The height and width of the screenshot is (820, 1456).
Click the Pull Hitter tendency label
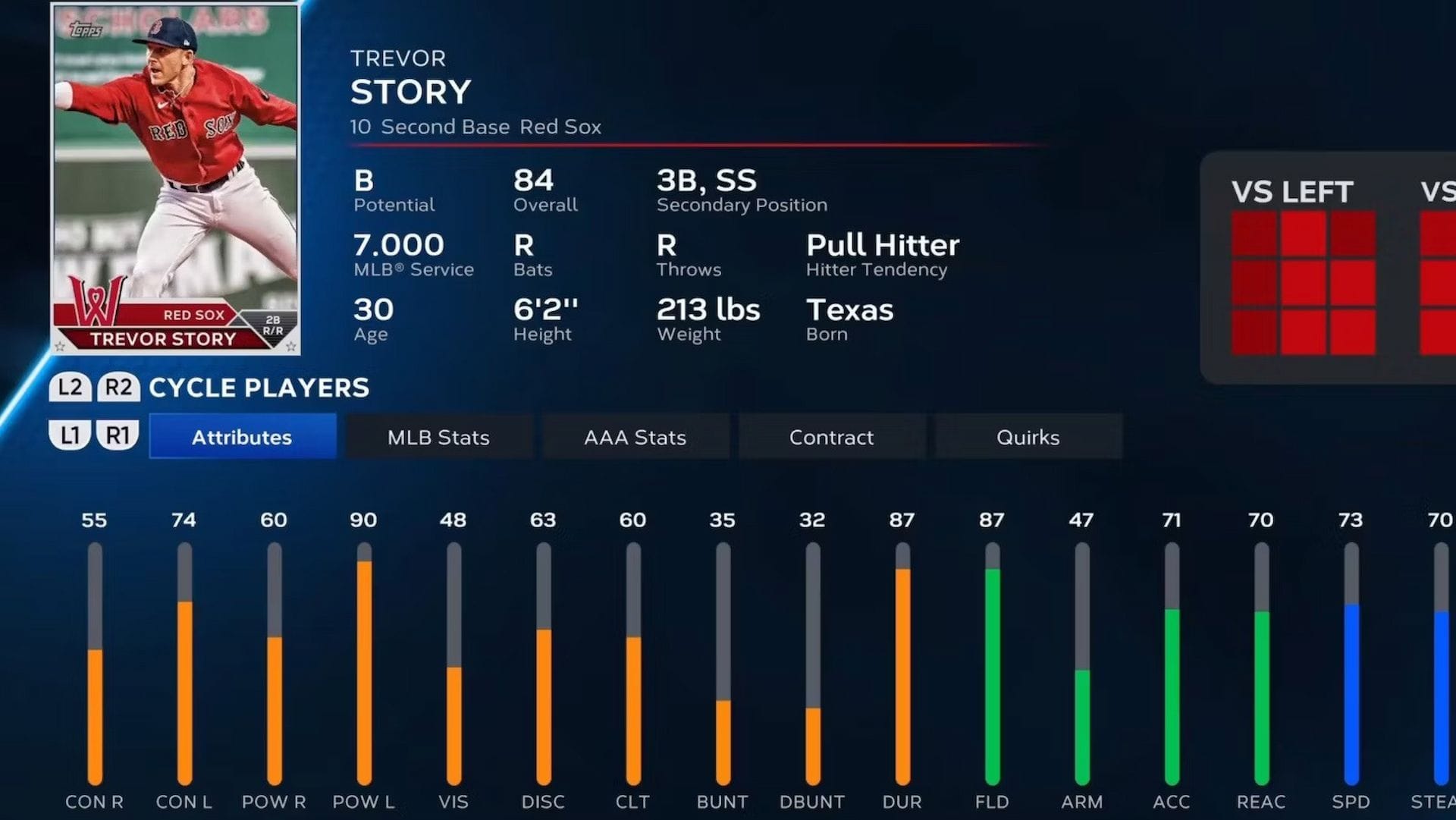883,244
